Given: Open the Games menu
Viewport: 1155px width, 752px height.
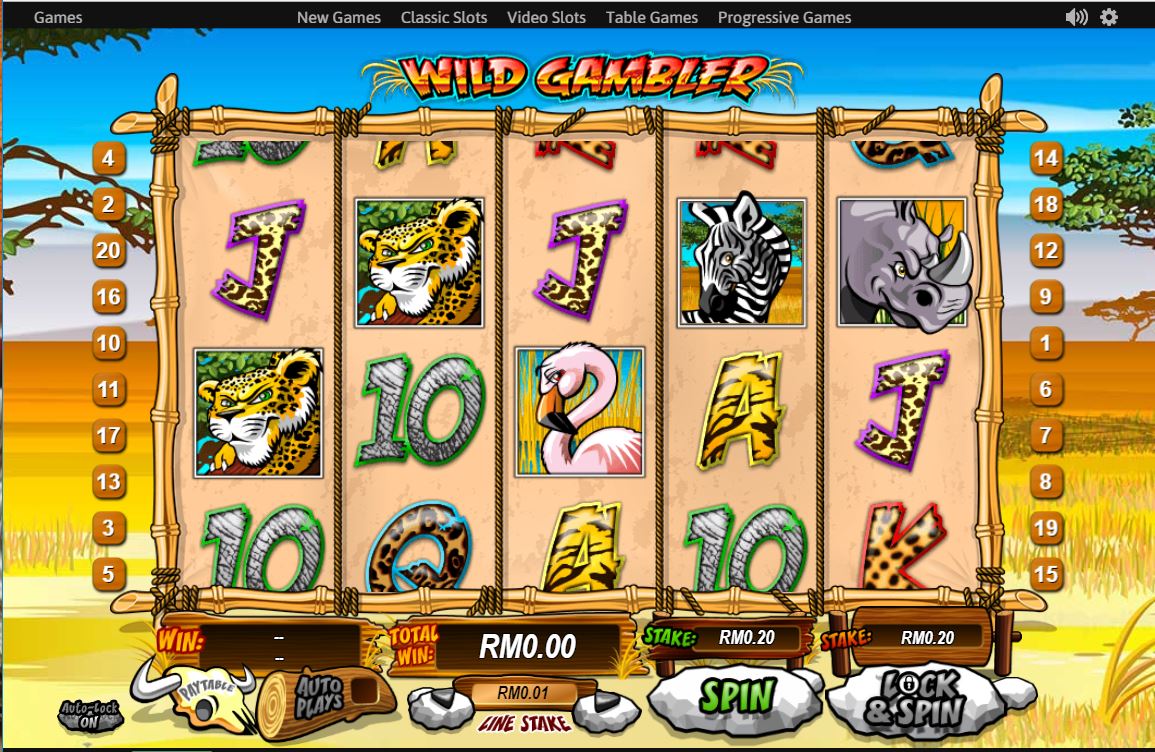Looking at the screenshot, I should (58, 17).
